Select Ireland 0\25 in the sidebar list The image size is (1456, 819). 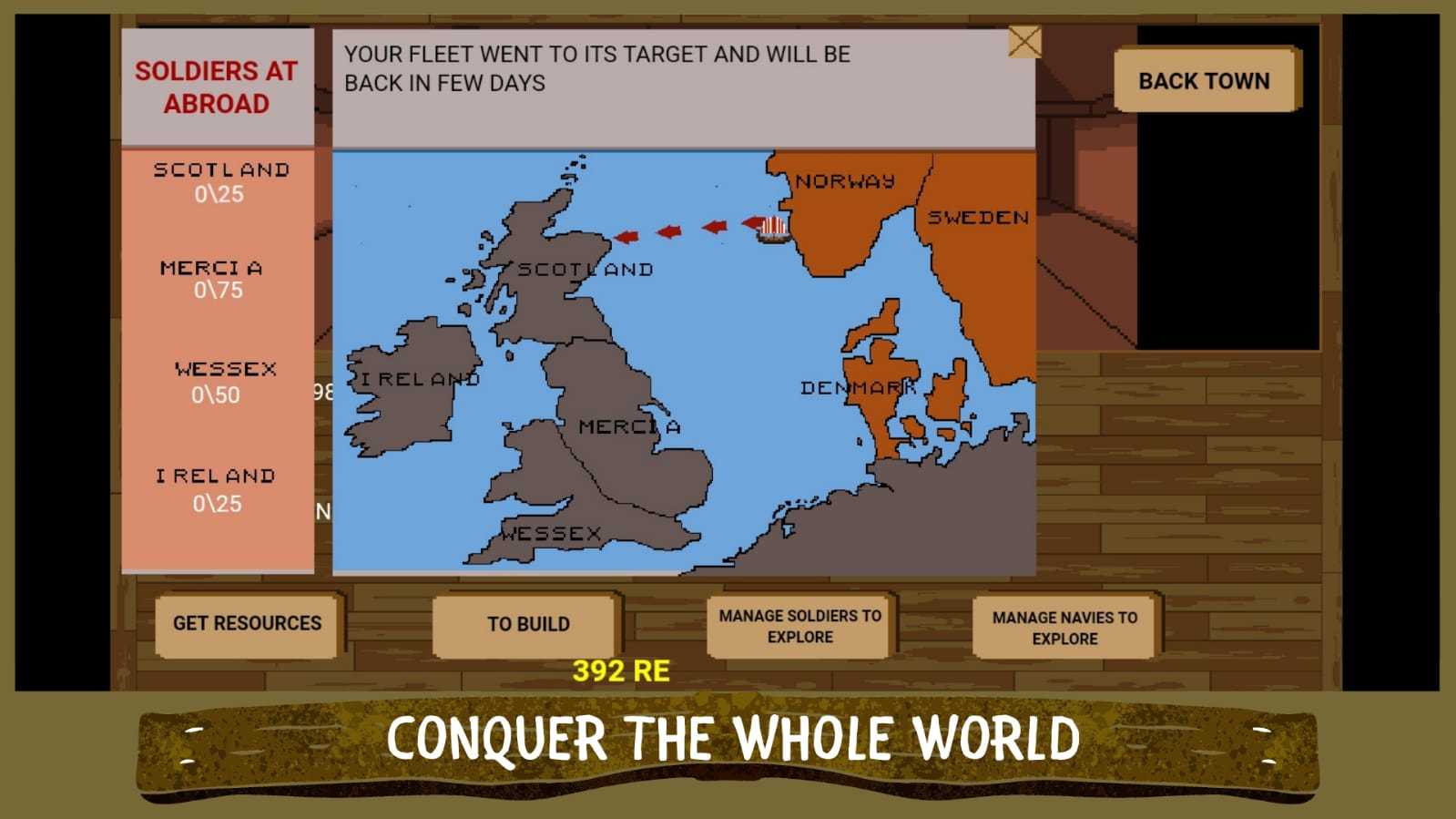tap(221, 487)
